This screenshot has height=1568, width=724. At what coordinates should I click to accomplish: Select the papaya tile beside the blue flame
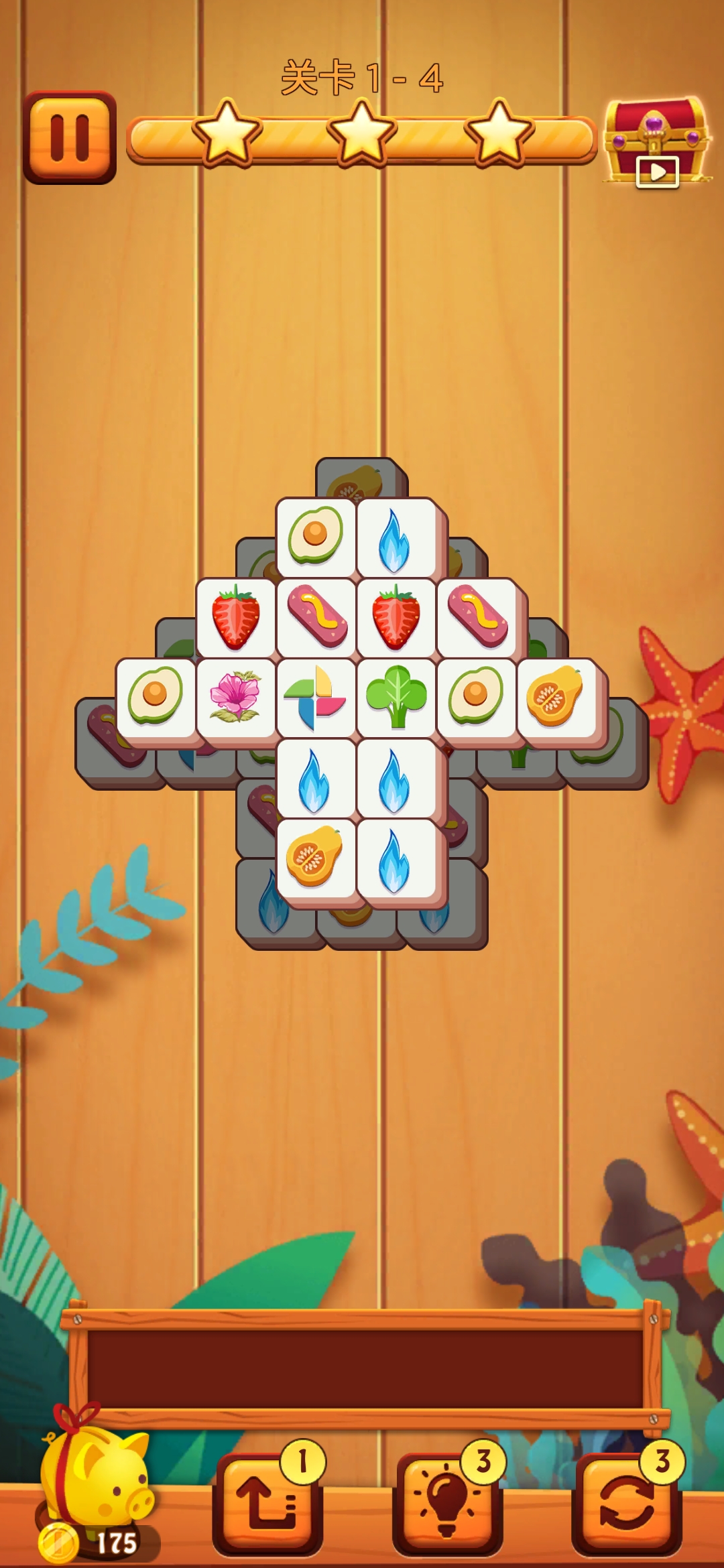pyautogui.click(x=314, y=858)
